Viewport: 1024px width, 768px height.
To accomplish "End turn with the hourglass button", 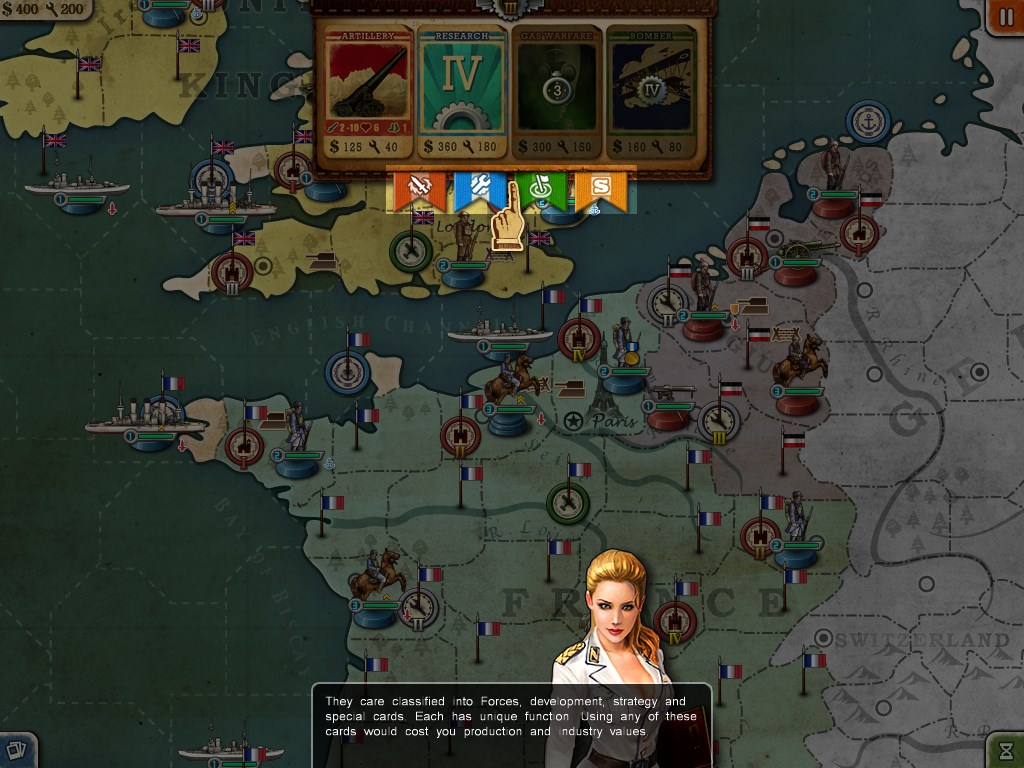I will [x=1005, y=750].
